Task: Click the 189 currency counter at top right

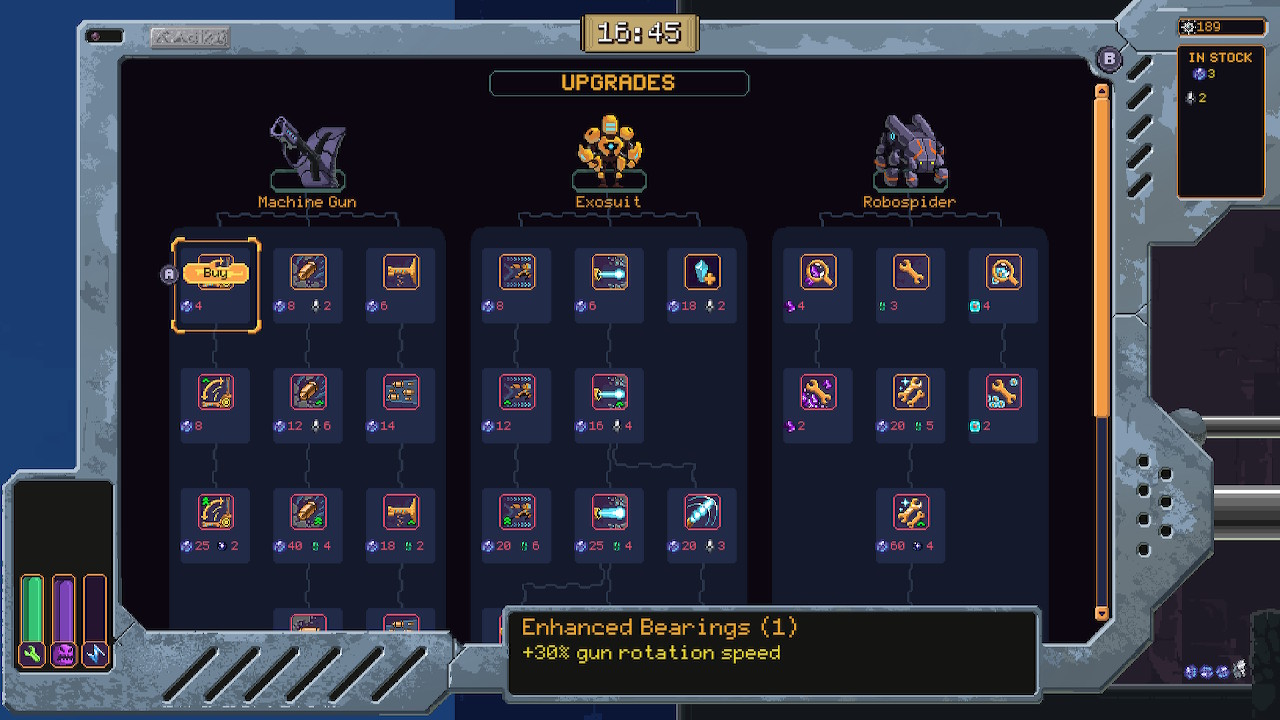Action: tap(1221, 27)
